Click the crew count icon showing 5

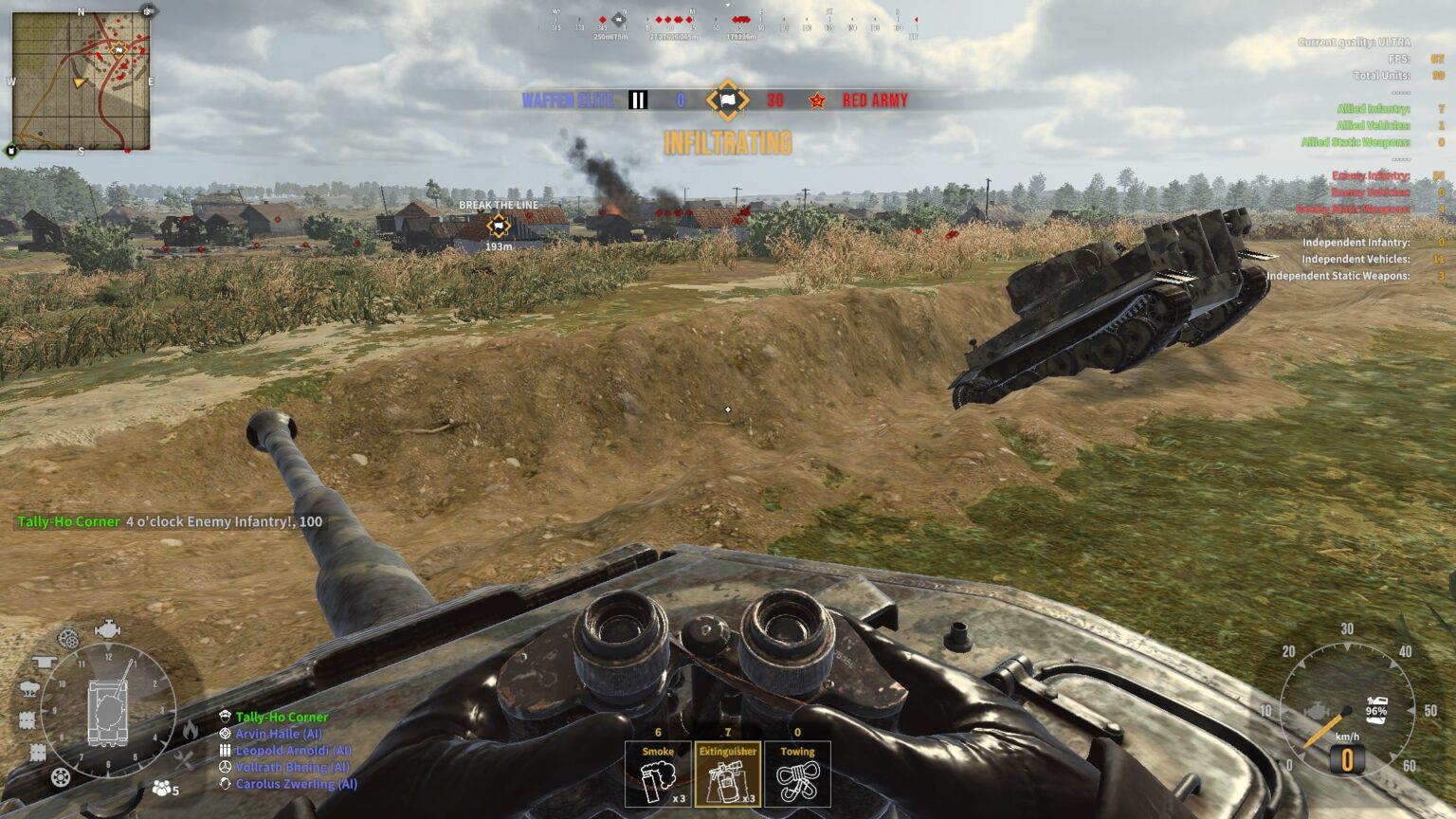pos(162,787)
